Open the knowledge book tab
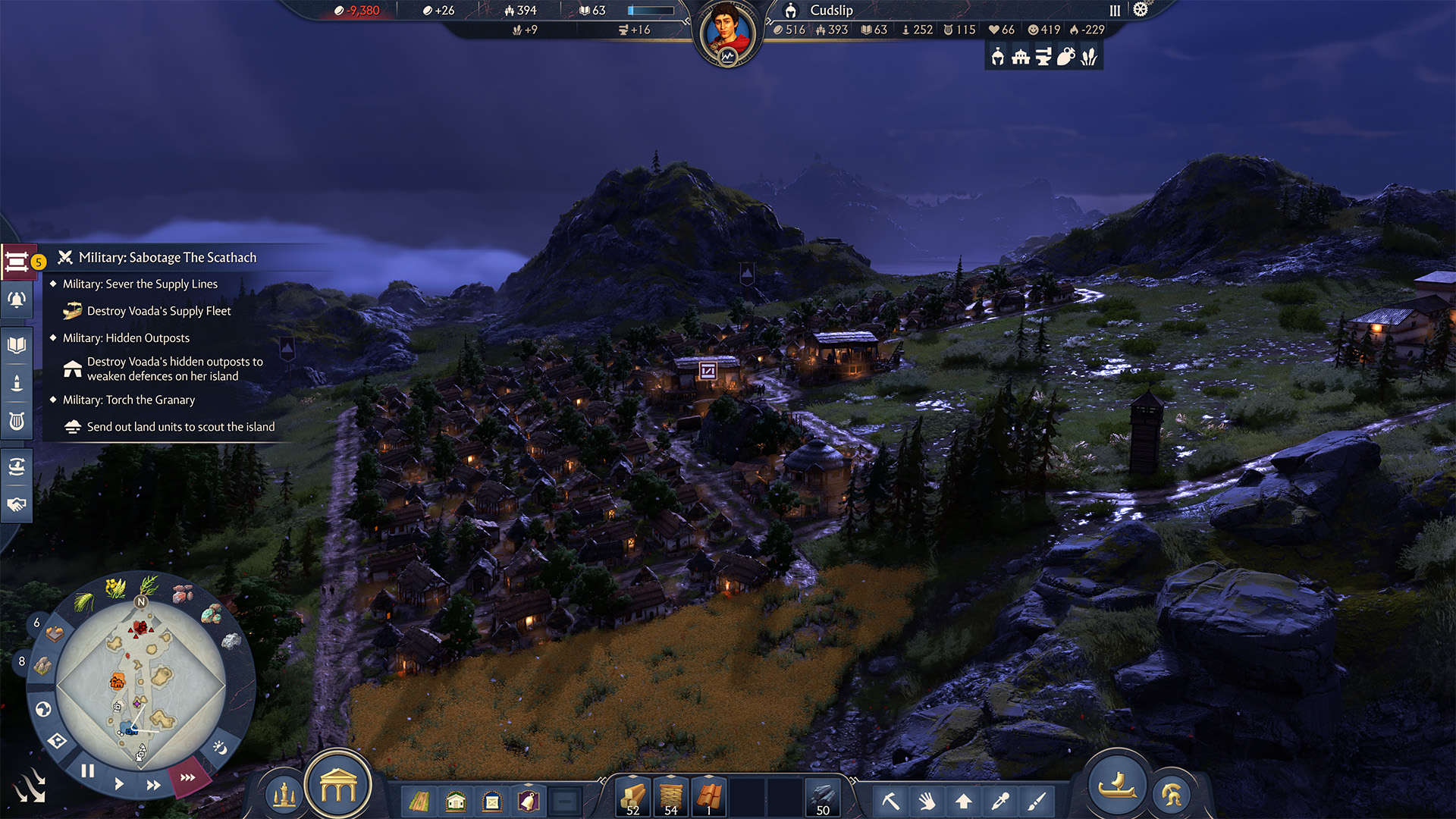This screenshot has height=819, width=1456. click(x=17, y=346)
